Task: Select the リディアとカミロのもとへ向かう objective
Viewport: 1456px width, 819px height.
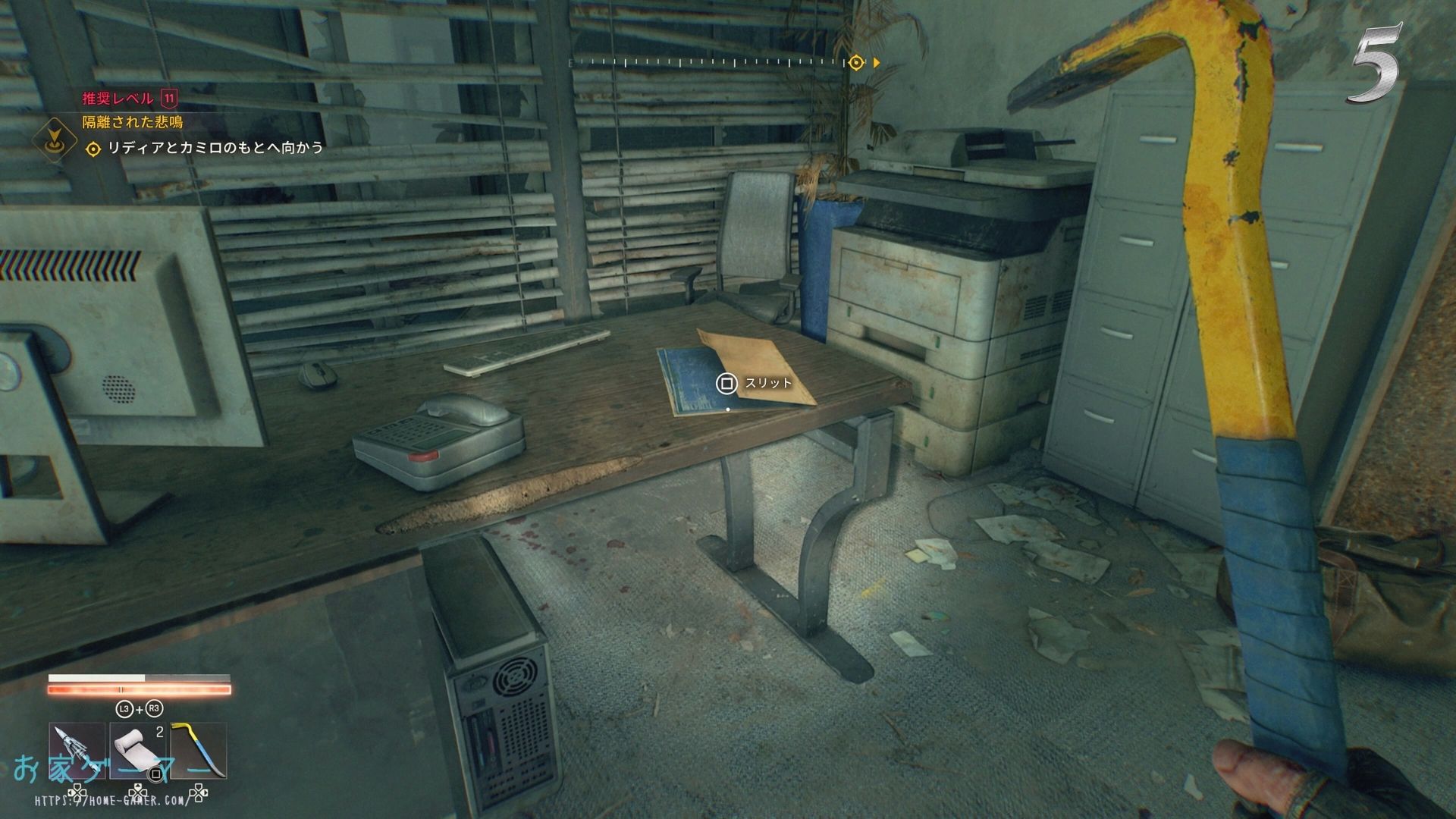Action: [215, 148]
